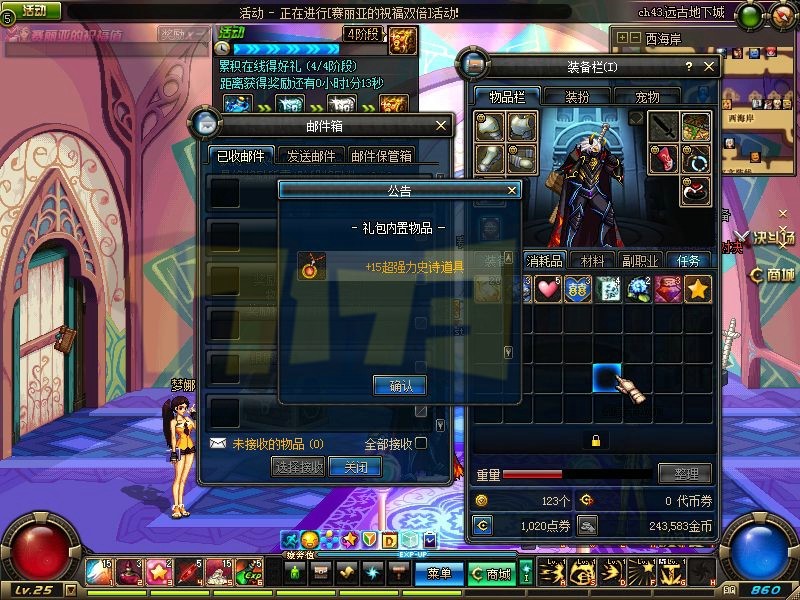Open the 菜单 menu button
The height and width of the screenshot is (600, 800).
(440, 574)
